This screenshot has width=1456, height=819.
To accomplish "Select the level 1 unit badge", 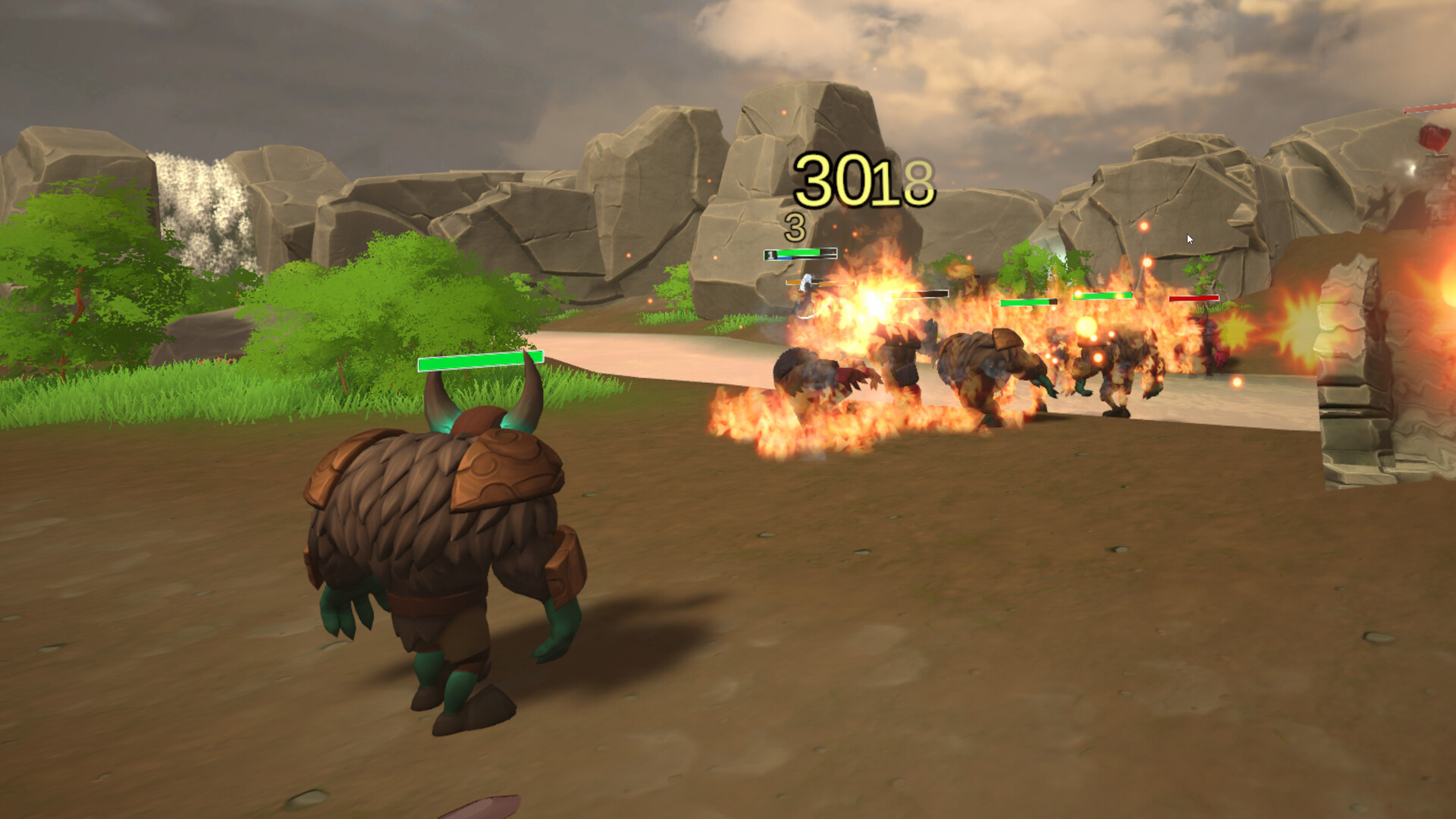I will coord(771,255).
